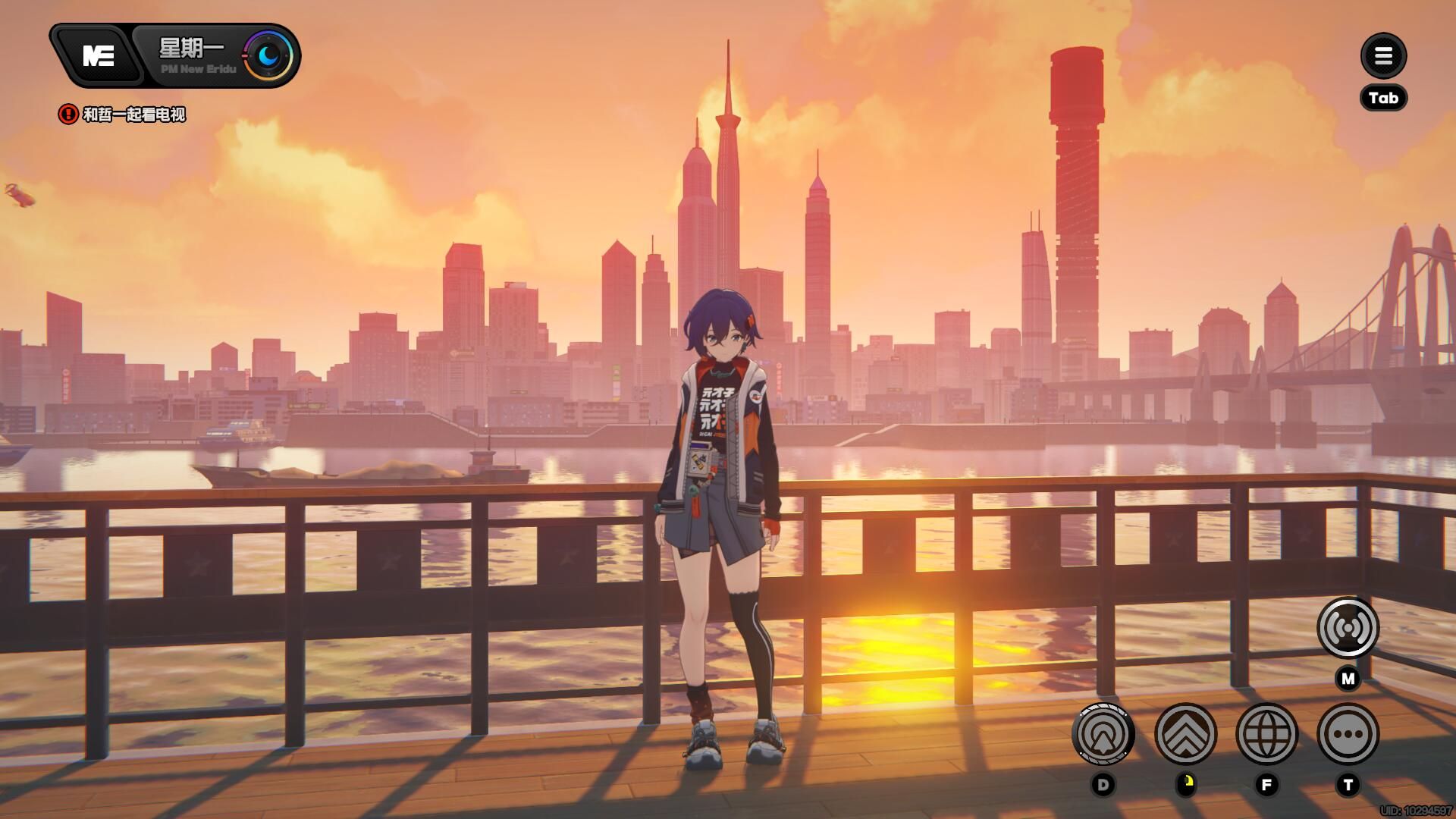Click the double chevron up icon

coord(1185,733)
